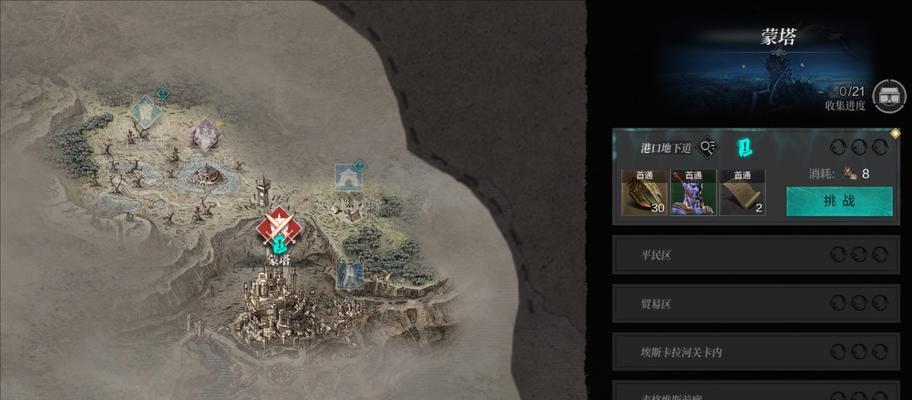View the feather reward with count 30
The height and width of the screenshot is (400, 912).
coord(644,192)
